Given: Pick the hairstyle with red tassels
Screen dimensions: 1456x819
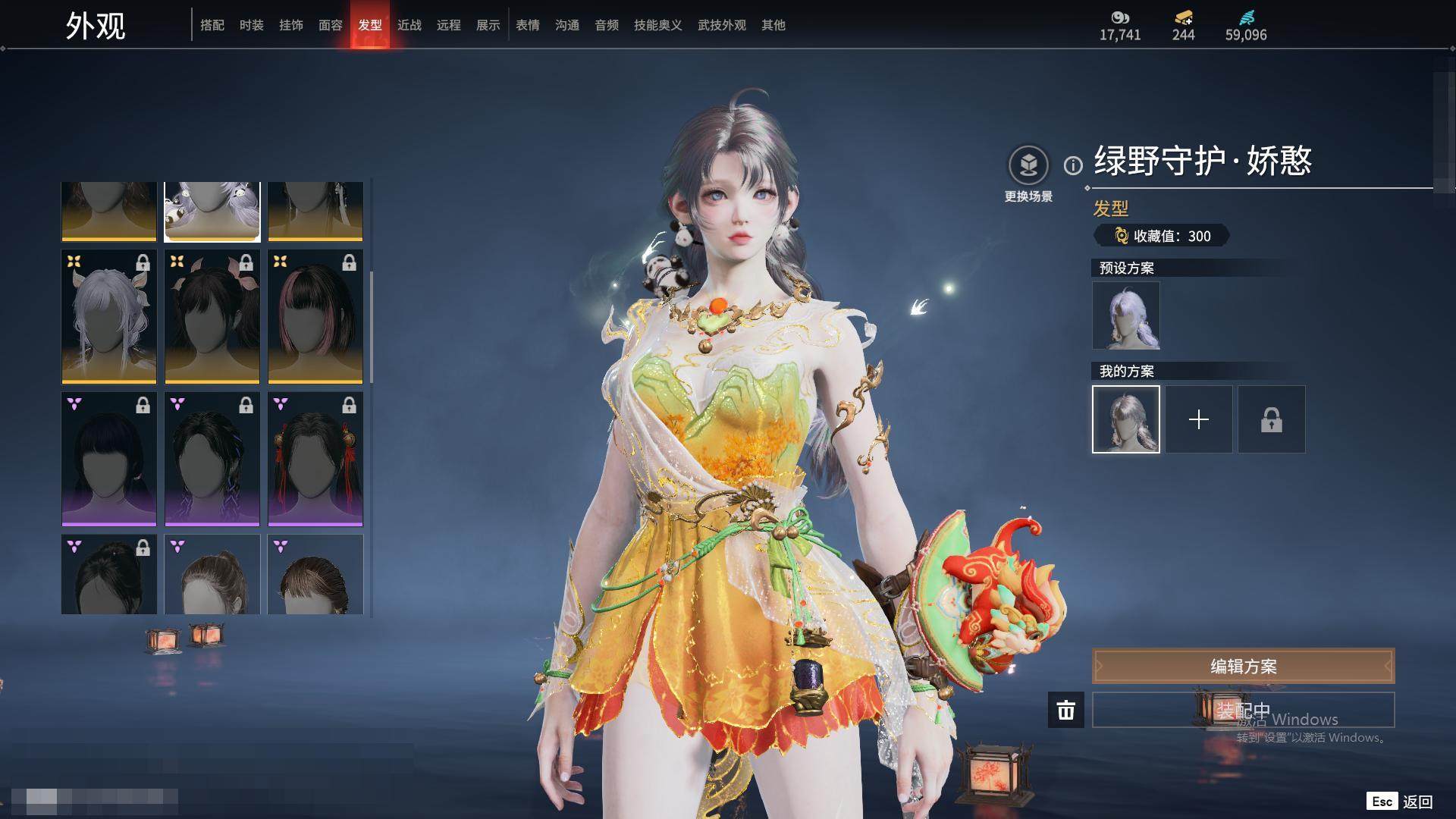Looking at the screenshot, I should click(x=315, y=459).
